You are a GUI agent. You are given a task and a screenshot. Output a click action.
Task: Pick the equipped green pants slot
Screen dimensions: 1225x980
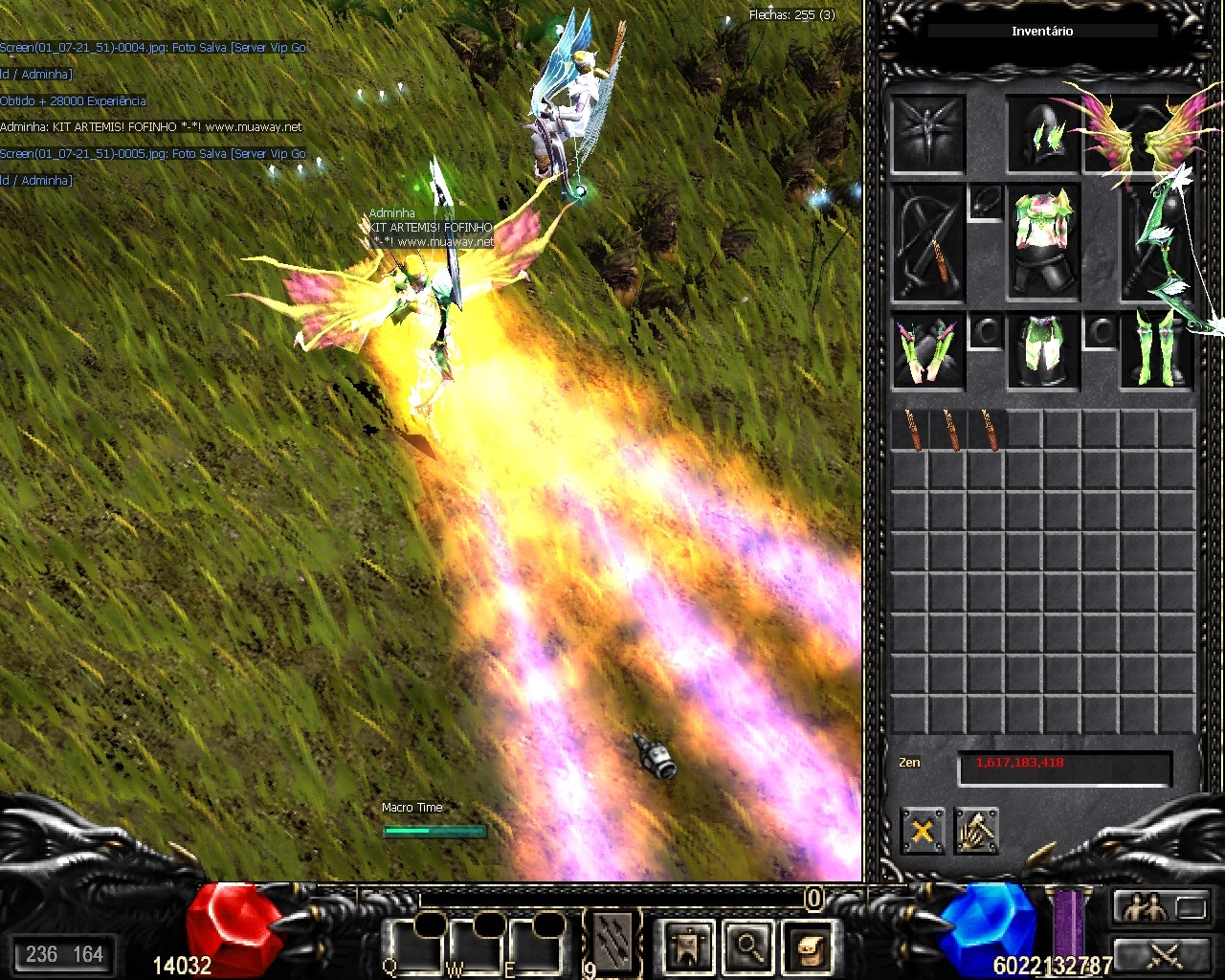click(1042, 350)
